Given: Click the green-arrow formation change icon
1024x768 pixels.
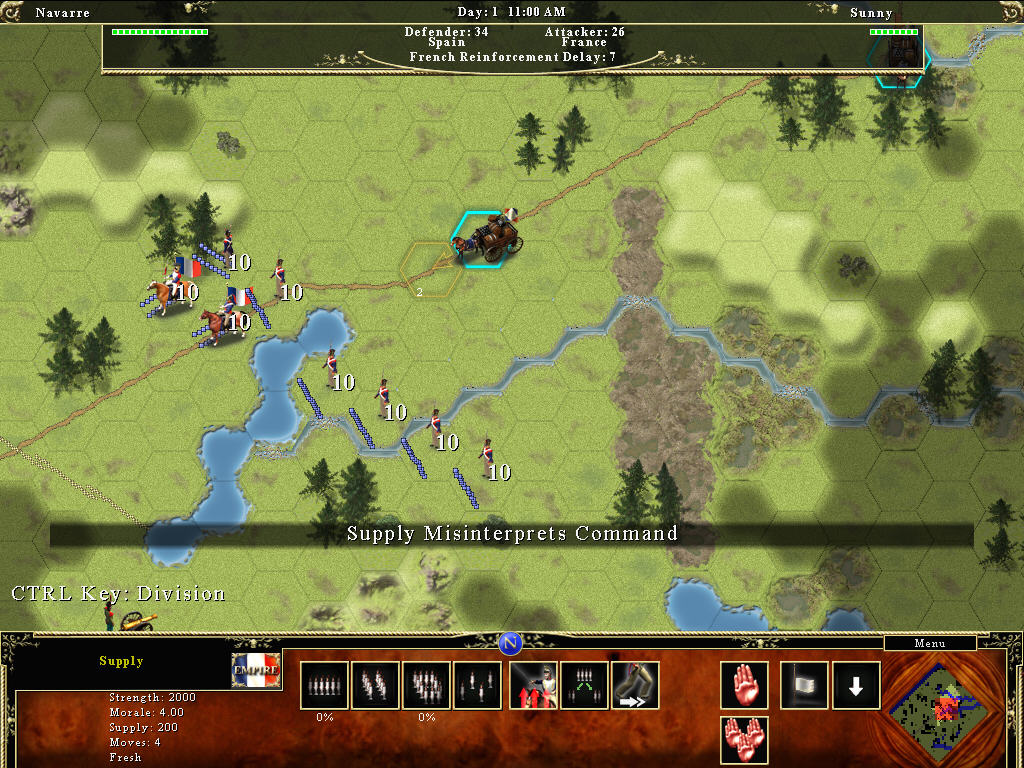Looking at the screenshot, I should 585,685.
